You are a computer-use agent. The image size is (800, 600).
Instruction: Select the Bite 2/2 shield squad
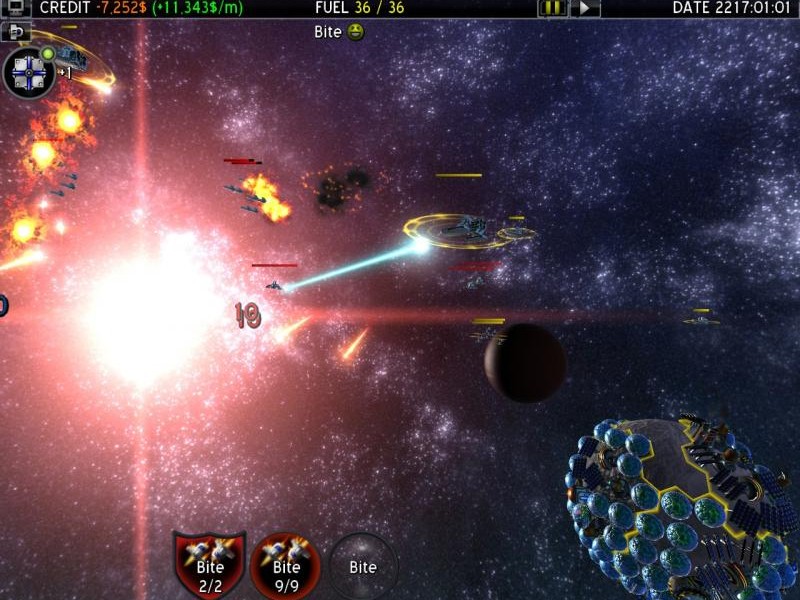[210, 564]
